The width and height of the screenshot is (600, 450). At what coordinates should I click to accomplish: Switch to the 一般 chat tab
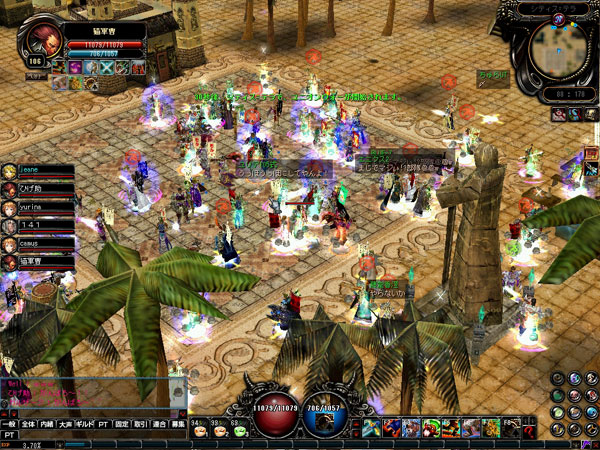(x=9, y=425)
